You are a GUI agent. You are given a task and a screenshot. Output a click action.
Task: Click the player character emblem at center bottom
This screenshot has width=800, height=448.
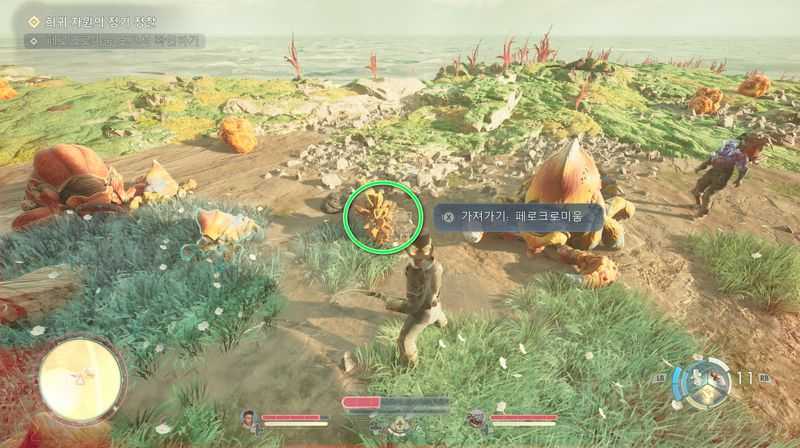(397, 426)
